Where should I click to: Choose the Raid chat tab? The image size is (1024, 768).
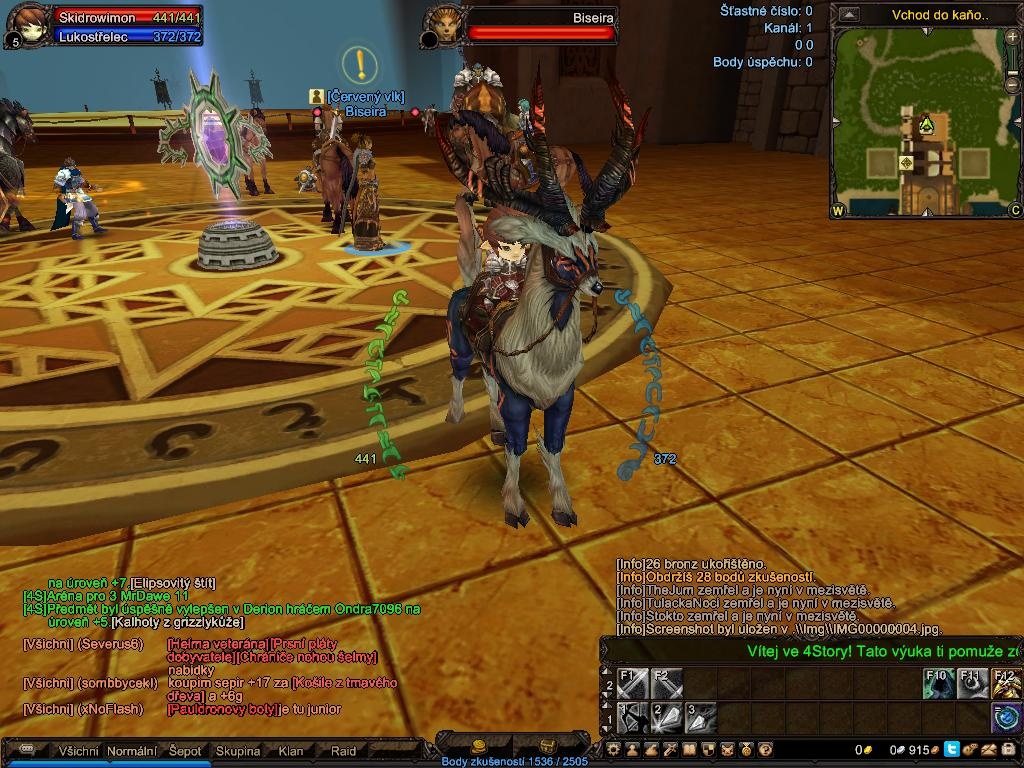pyautogui.click(x=343, y=751)
